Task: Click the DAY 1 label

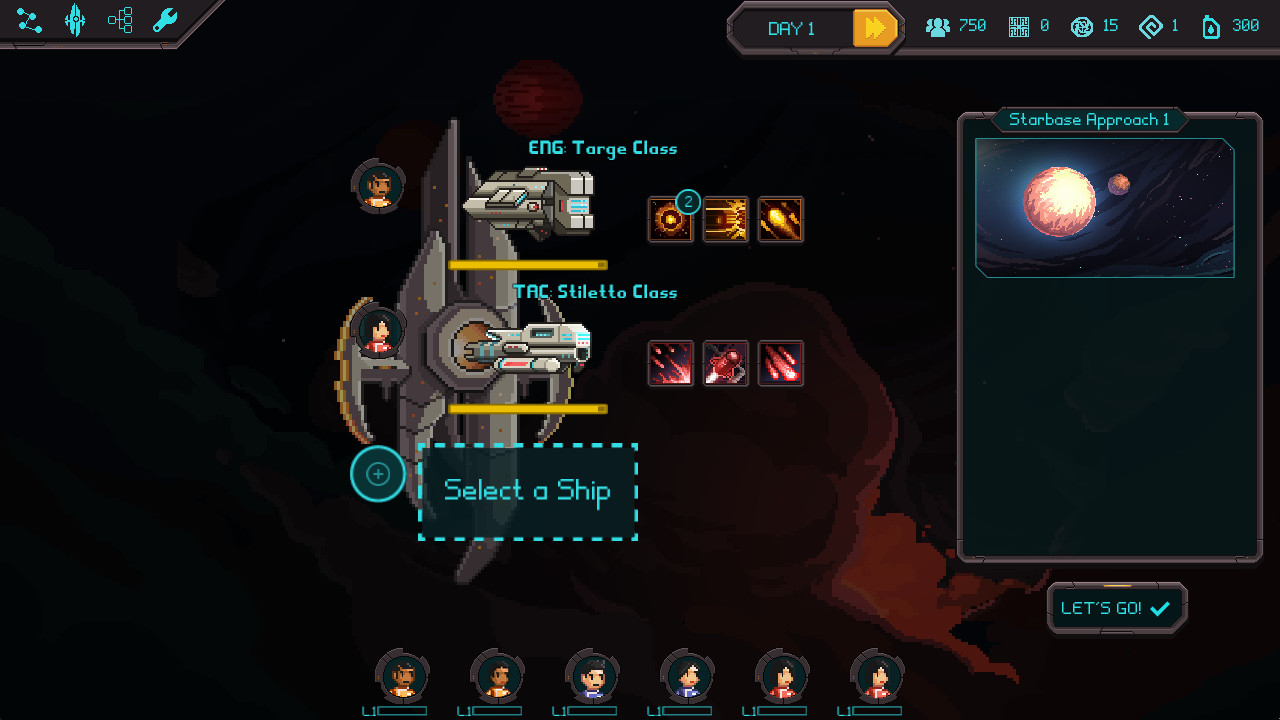Action: coord(793,28)
